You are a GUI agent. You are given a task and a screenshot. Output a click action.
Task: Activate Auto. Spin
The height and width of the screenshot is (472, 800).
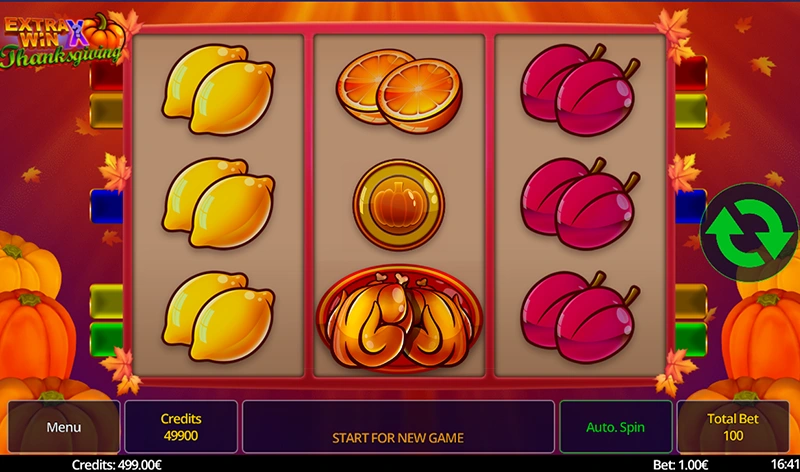click(x=615, y=427)
